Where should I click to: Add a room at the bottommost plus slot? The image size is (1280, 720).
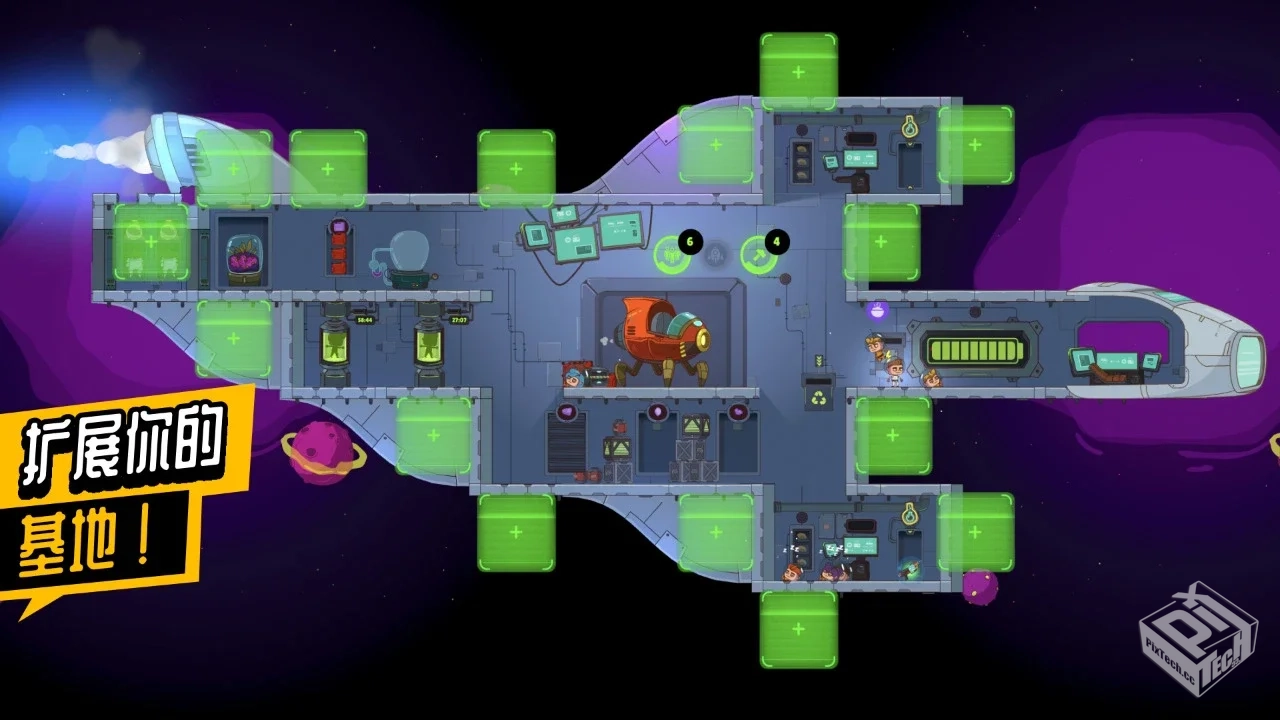[798, 629]
